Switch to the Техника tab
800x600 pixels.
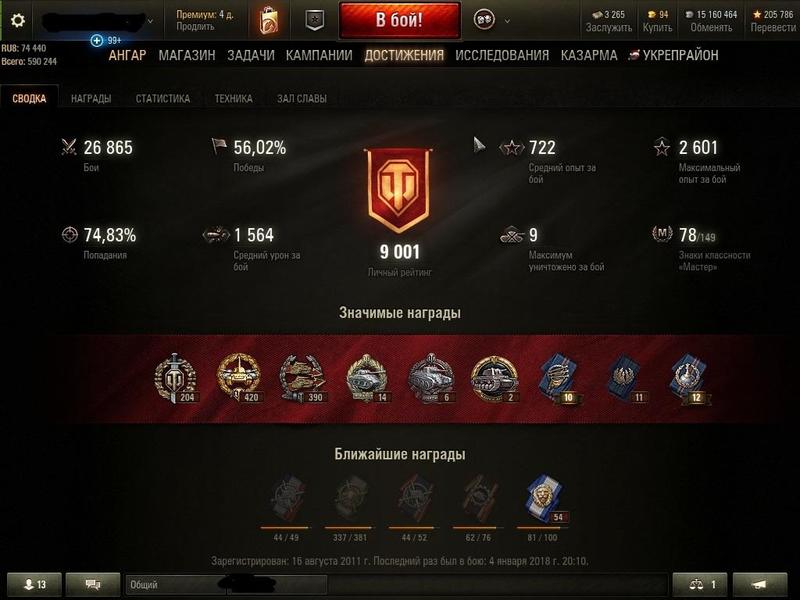233,99
